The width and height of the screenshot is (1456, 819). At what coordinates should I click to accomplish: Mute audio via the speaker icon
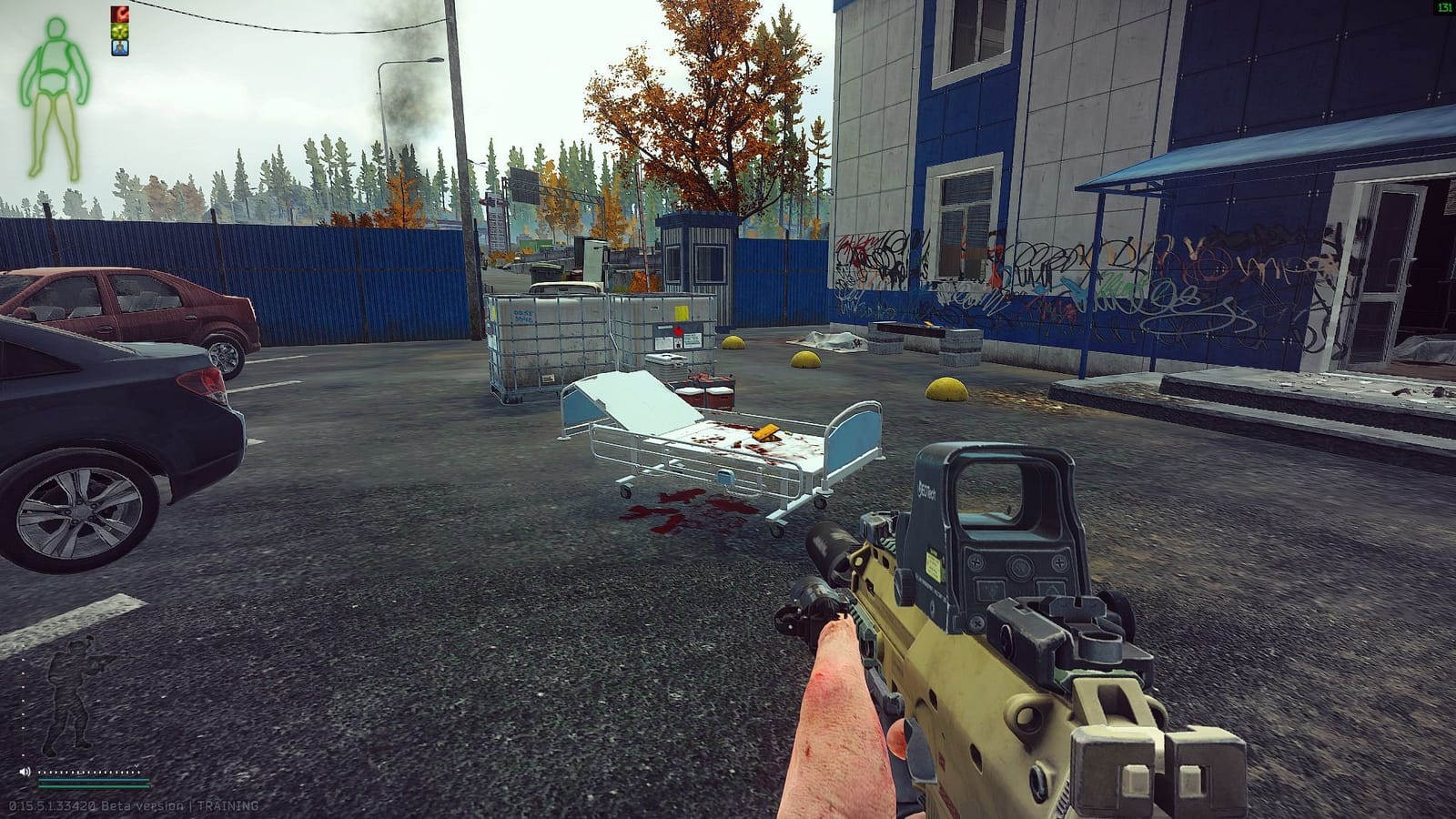25,771
